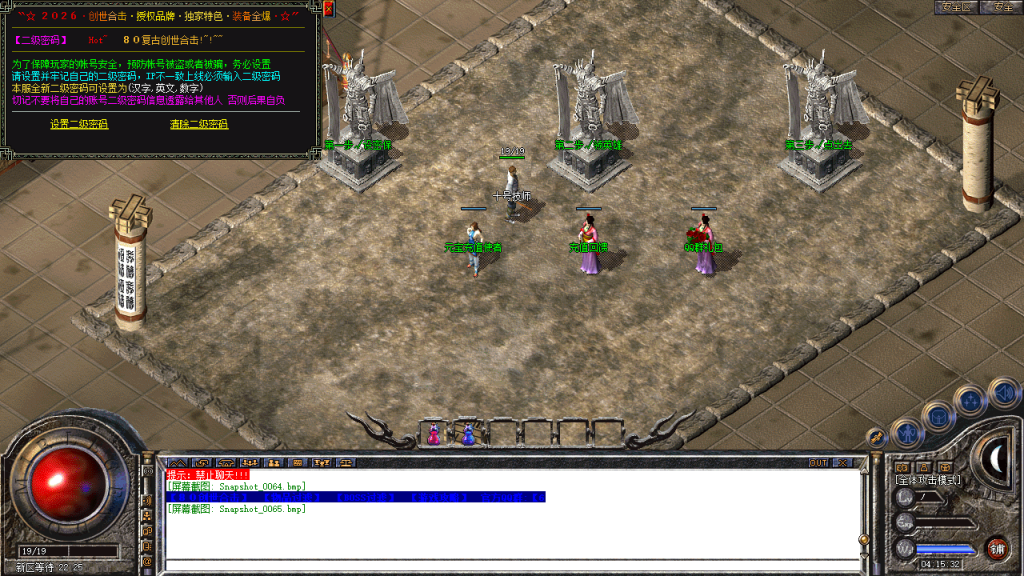Click the blue scrolling announcement bar
This screenshot has width=1024, height=576.
click(356, 497)
